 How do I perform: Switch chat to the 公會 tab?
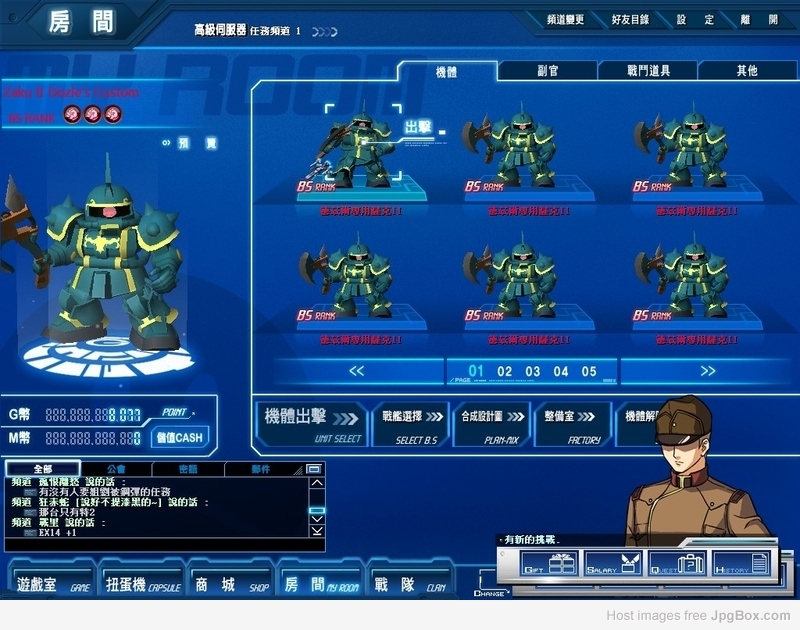point(116,468)
